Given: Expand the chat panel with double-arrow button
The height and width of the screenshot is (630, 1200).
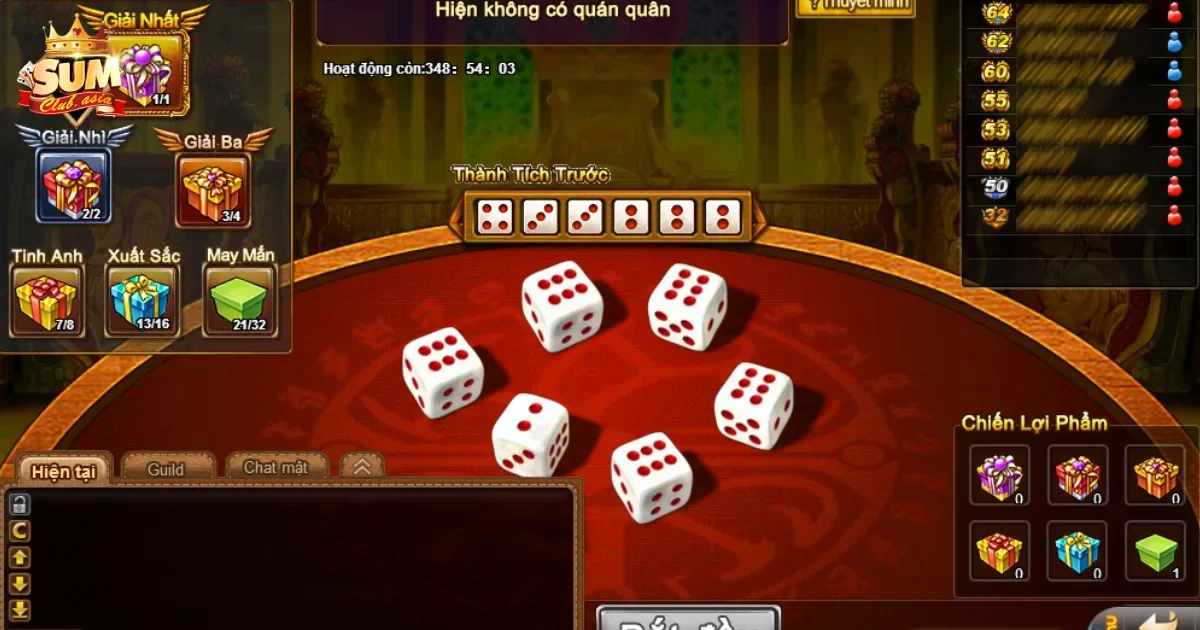Looking at the screenshot, I should coord(362,466).
